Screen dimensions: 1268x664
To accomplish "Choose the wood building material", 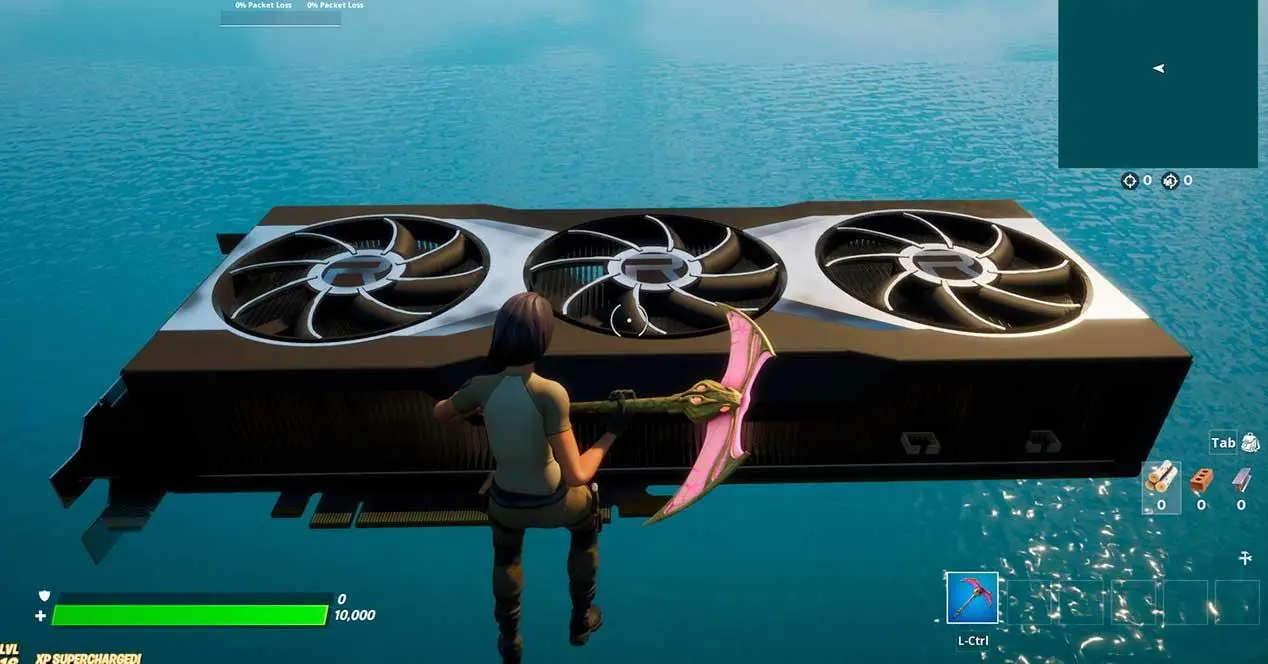I will [x=1161, y=480].
